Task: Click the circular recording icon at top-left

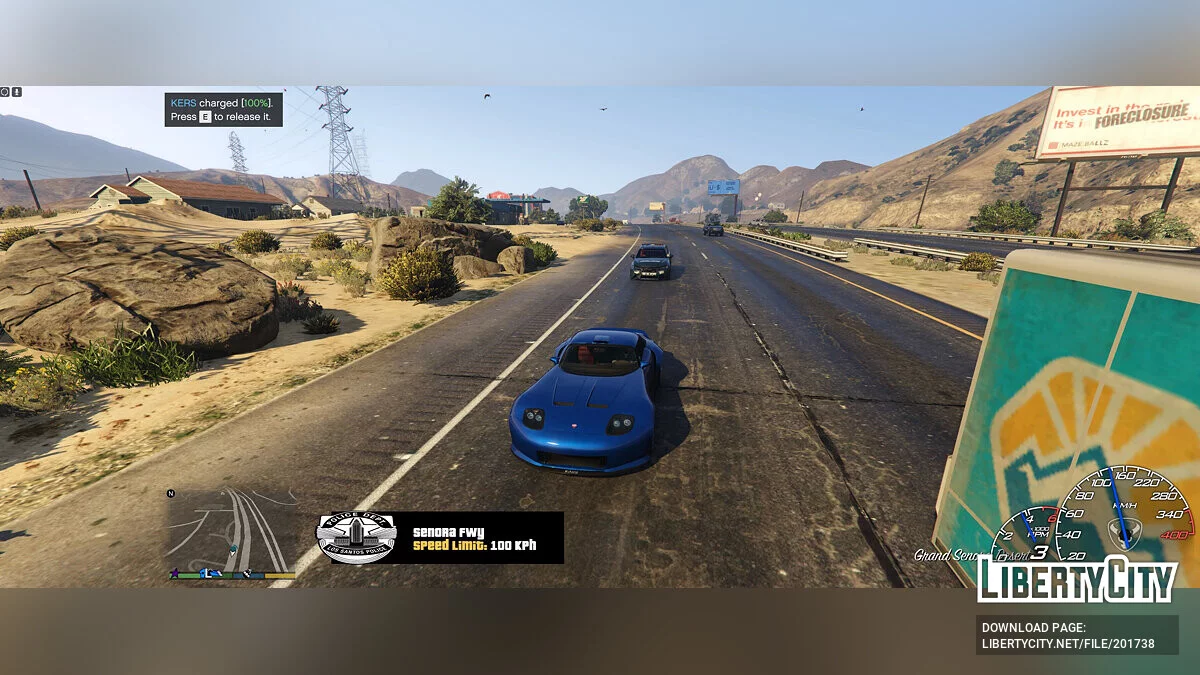Action: click(x=5, y=92)
